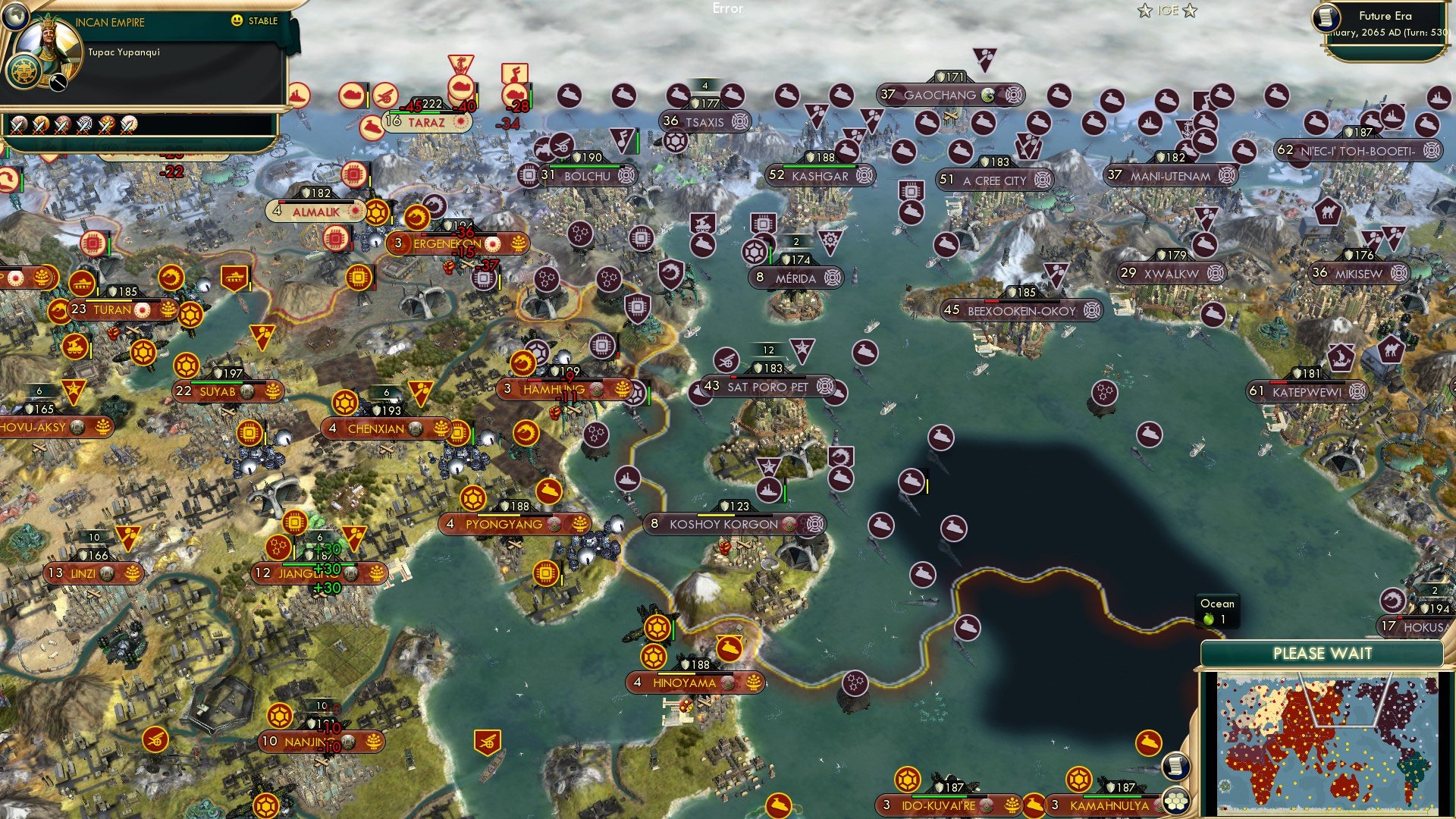Select the yellow Incan unit icon beside Hinoyama
The image size is (1456, 819).
click(x=657, y=629)
